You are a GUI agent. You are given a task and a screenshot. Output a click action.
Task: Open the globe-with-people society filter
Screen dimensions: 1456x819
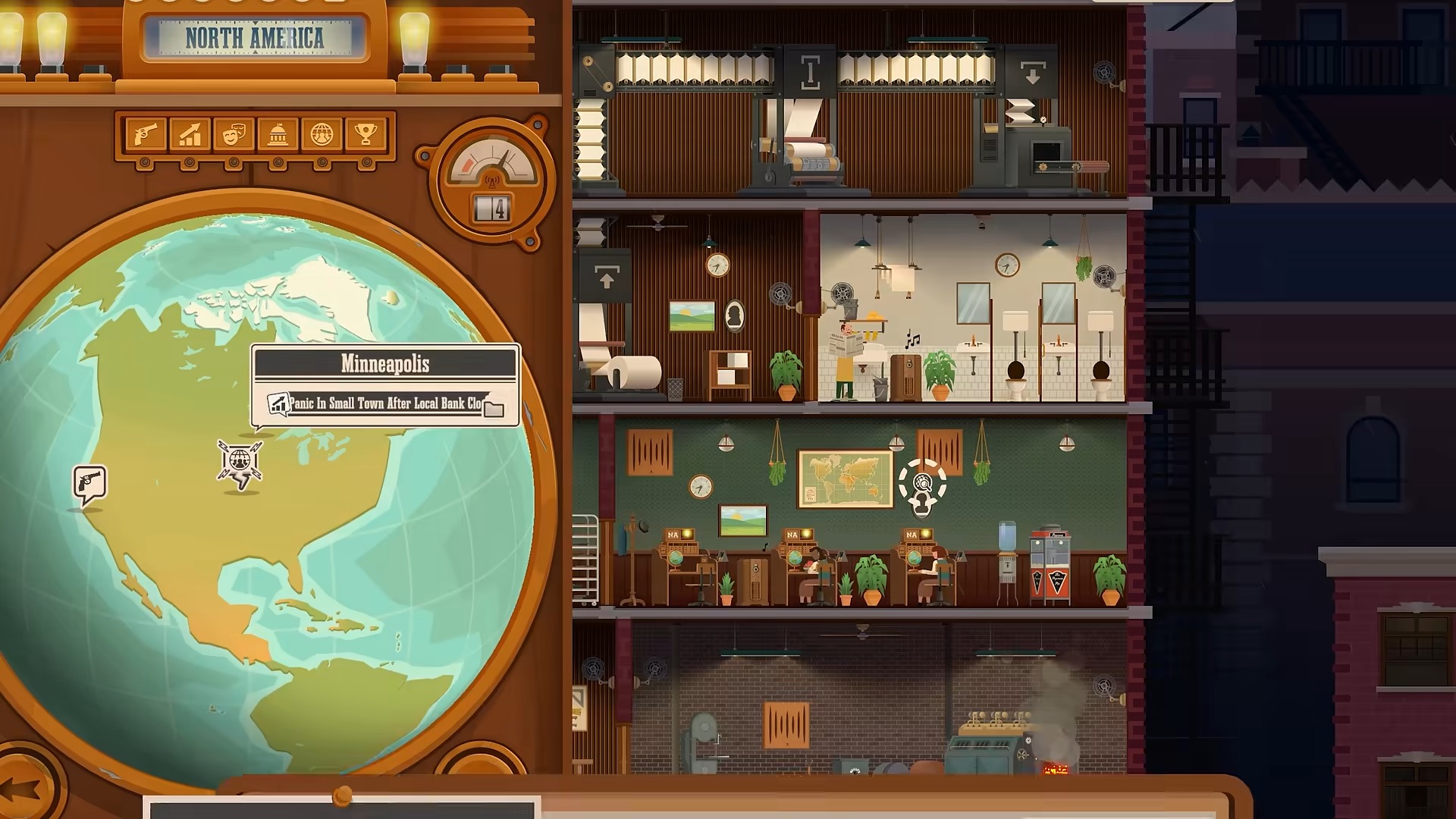click(x=322, y=135)
